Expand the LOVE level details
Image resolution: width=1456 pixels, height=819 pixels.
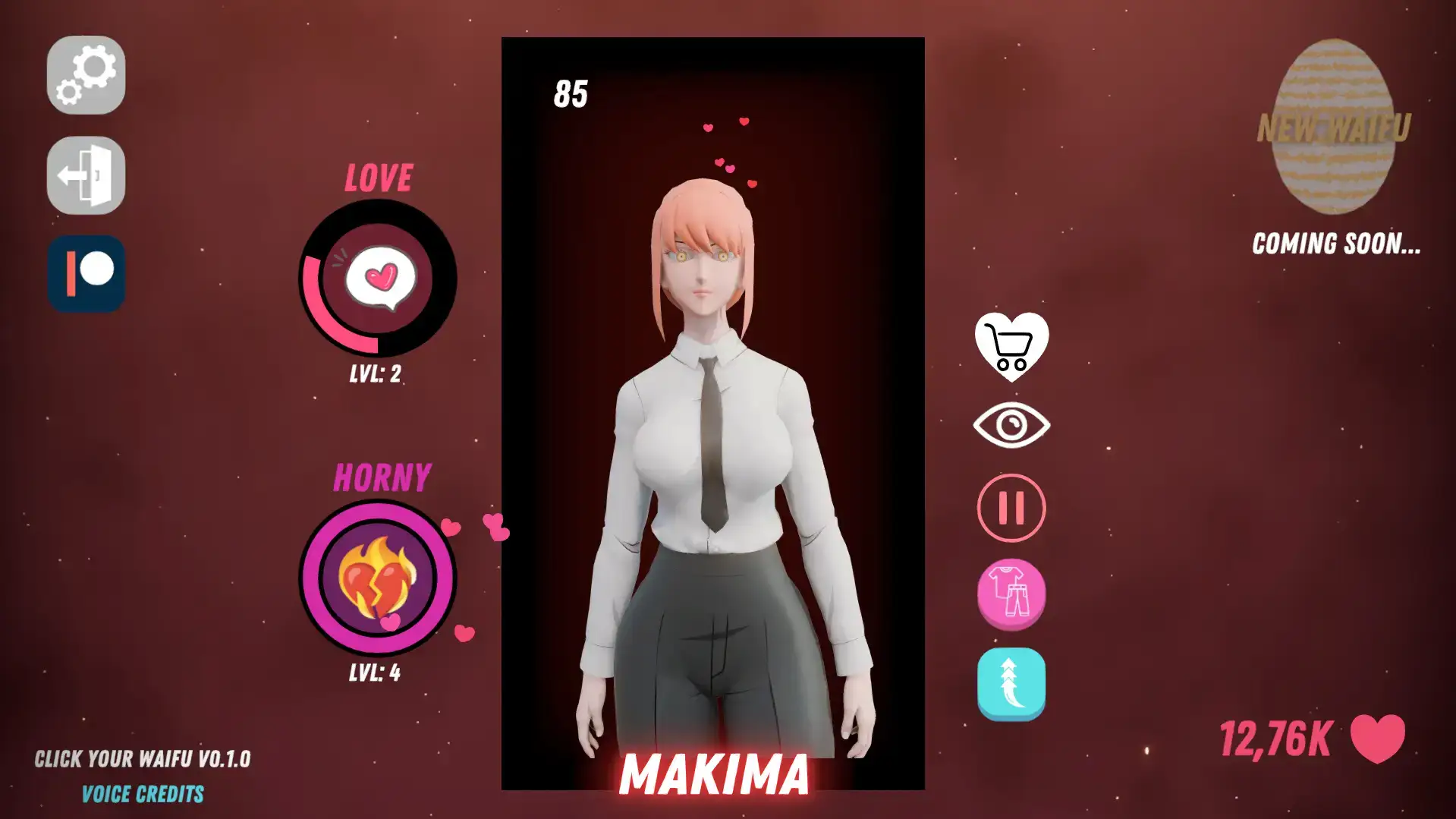[x=377, y=373]
